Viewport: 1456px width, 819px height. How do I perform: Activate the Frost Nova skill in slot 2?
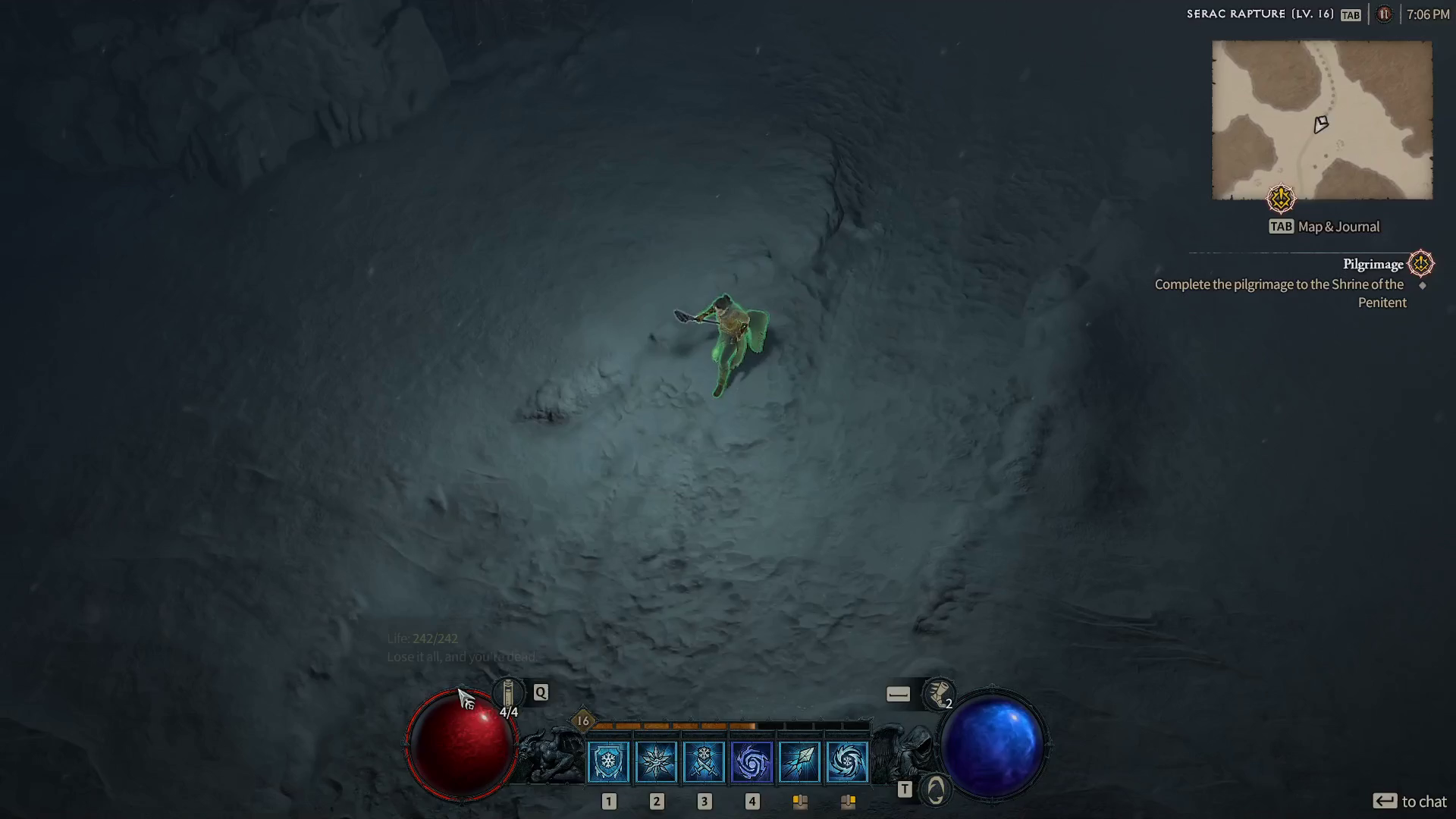tap(657, 762)
